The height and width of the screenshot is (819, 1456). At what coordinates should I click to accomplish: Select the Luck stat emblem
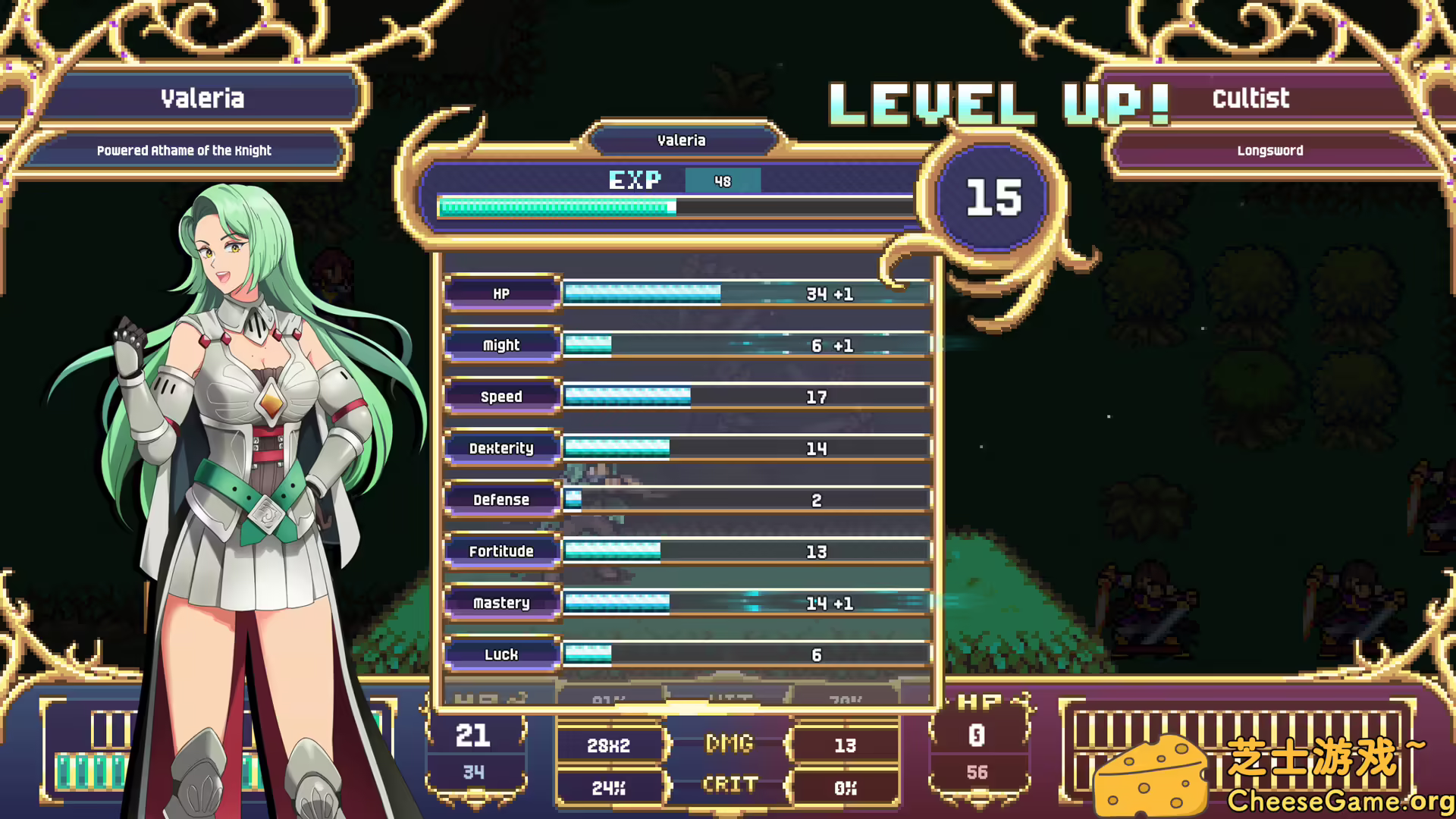501,654
